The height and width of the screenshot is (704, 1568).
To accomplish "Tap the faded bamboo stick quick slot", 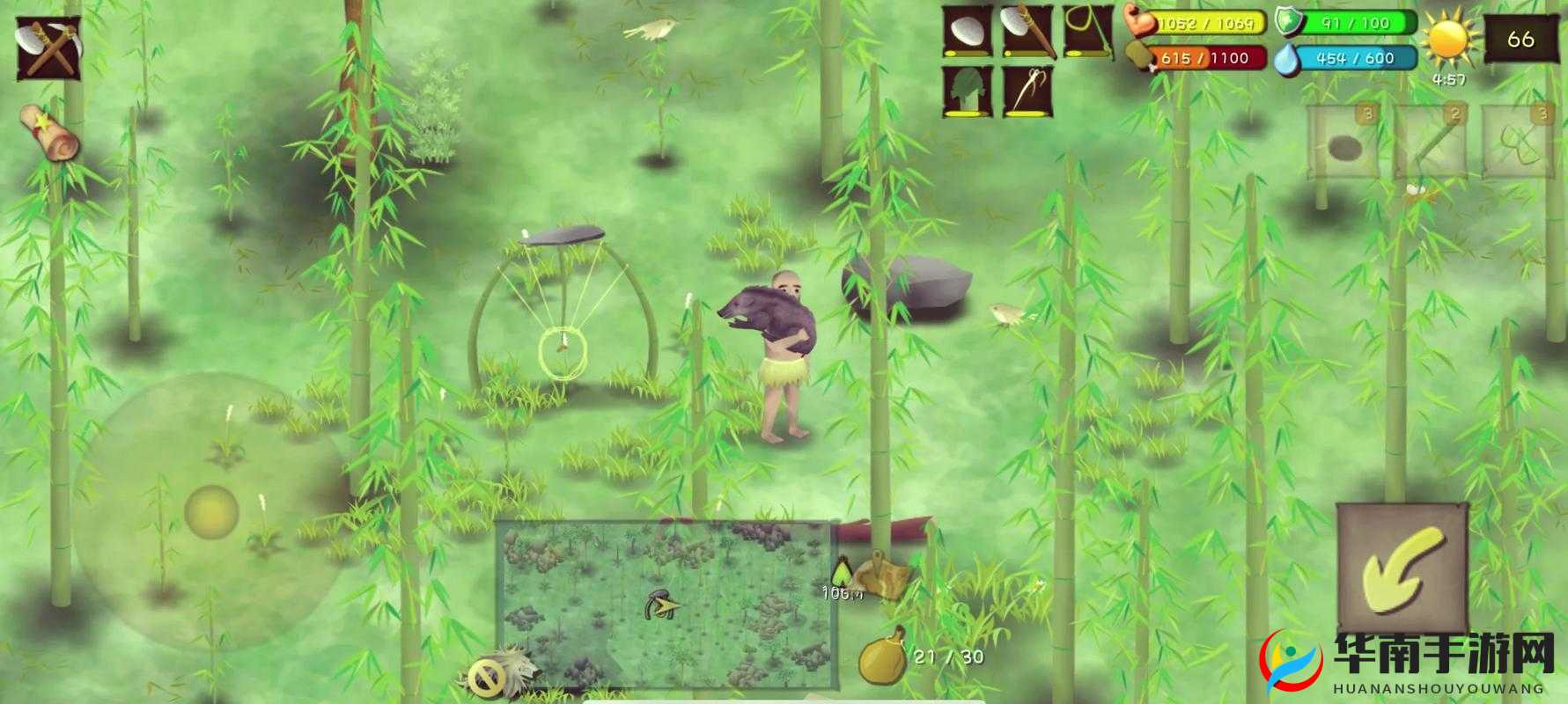I will [1431, 142].
